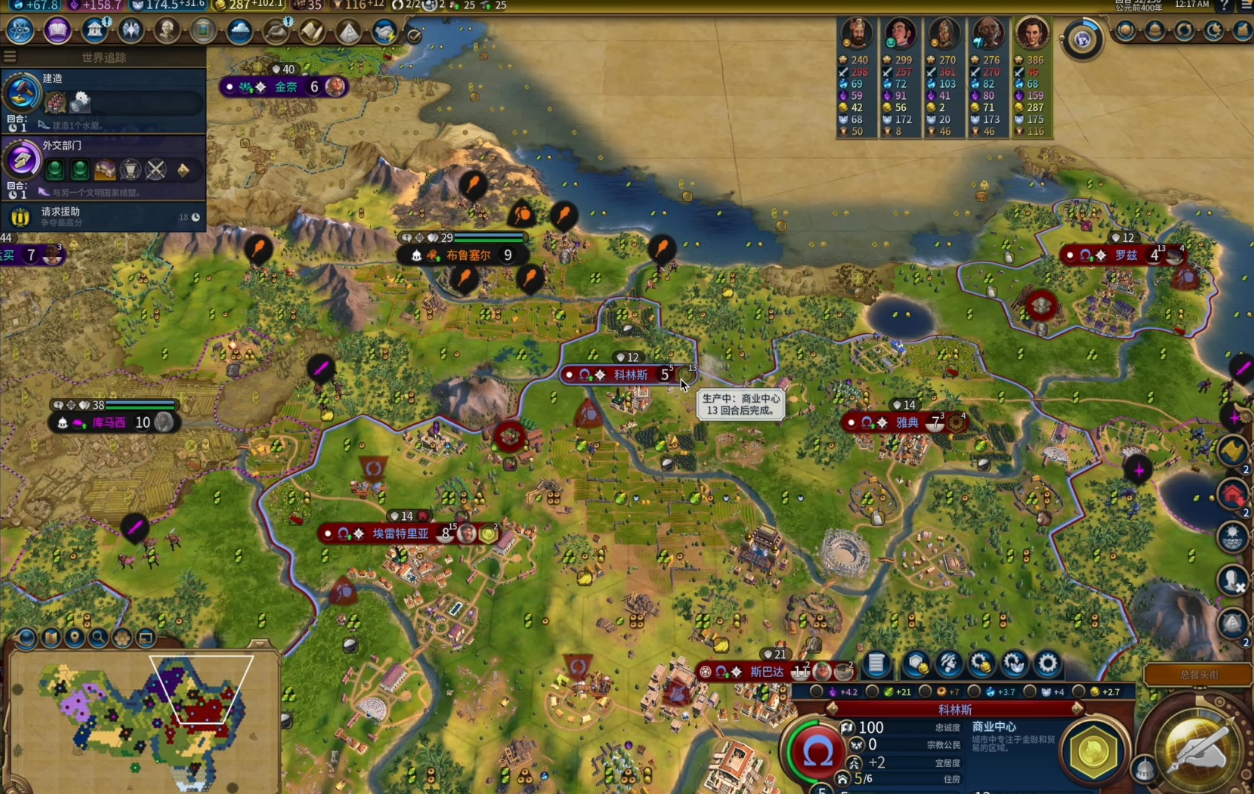This screenshot has height=794, width=1254.
Task: Open the great people portrait icon
Action: coord(167,30)
